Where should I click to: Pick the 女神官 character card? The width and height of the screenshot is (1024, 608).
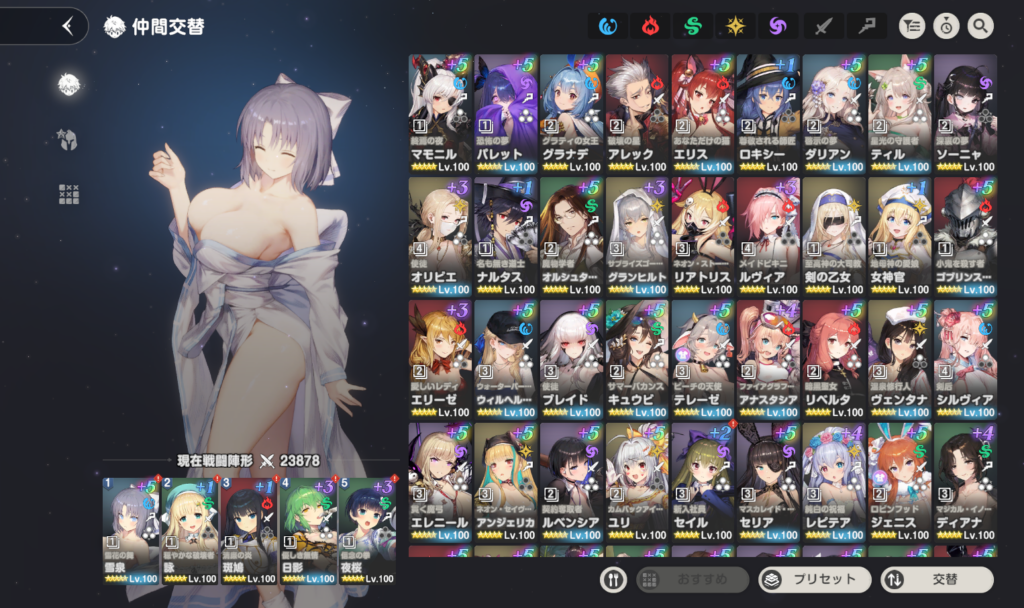point(899,236)
